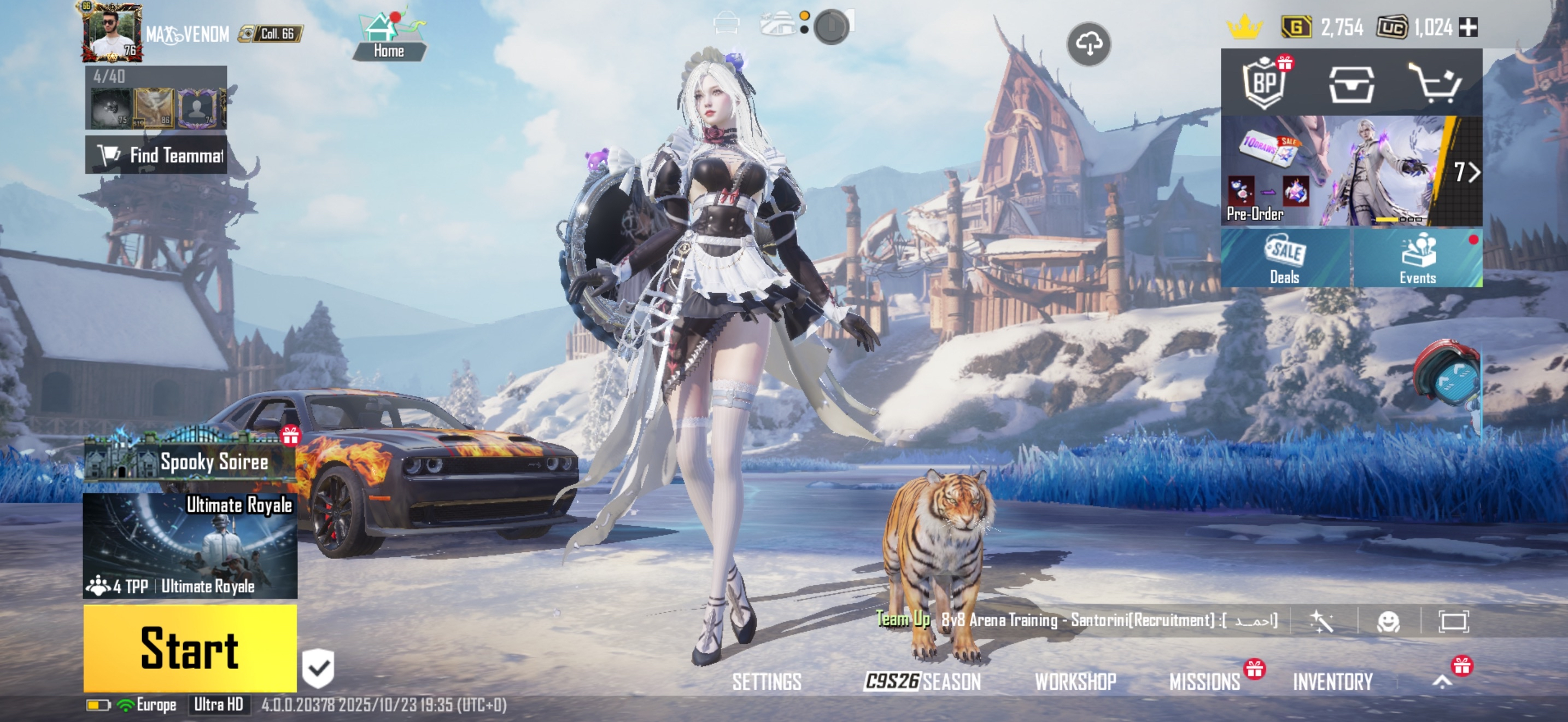Open the BP battle pass icon
Image resolution: width=1568 pixels, height=722 pixels.
pos(1264,83)
